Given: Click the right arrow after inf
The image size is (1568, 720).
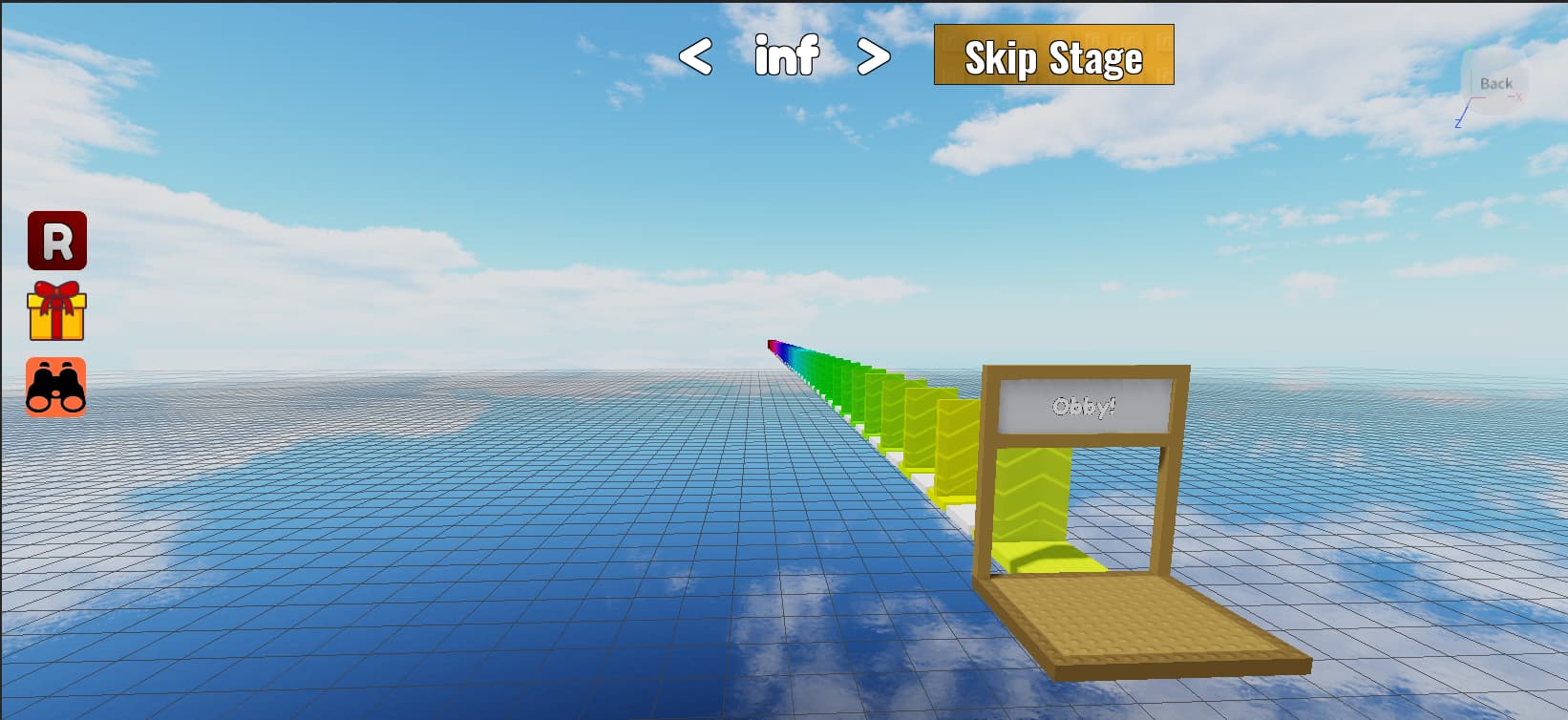Looking at the screenshot, I should [874, 55].
